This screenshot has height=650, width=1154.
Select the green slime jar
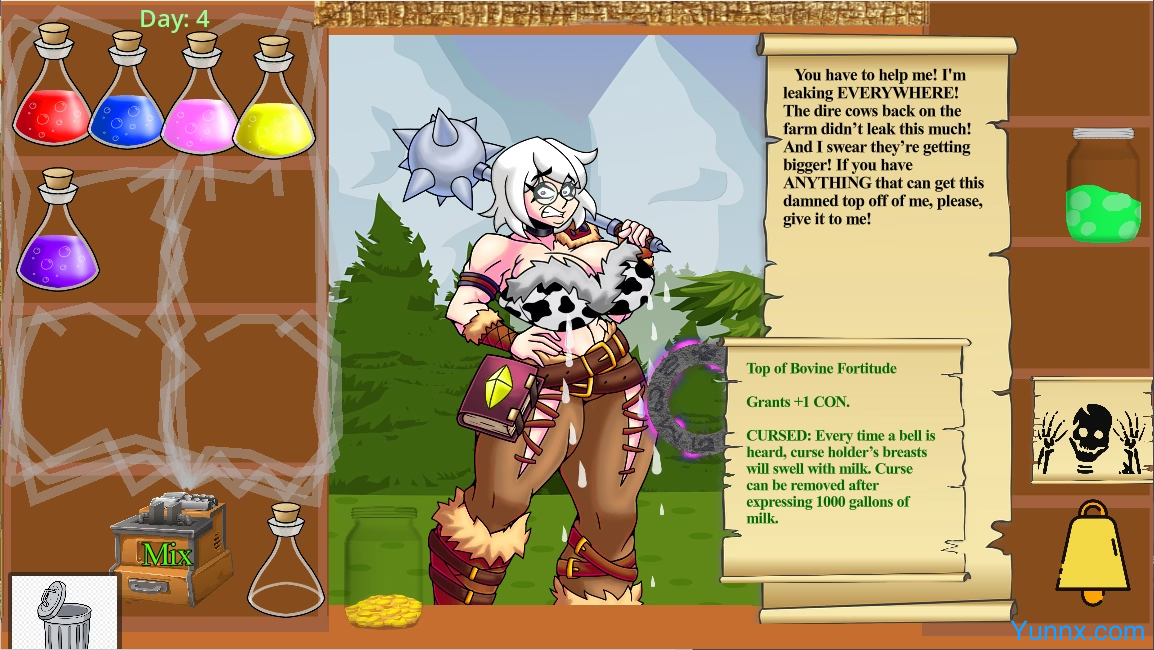pyautogui.click(x=1104, y=187)
